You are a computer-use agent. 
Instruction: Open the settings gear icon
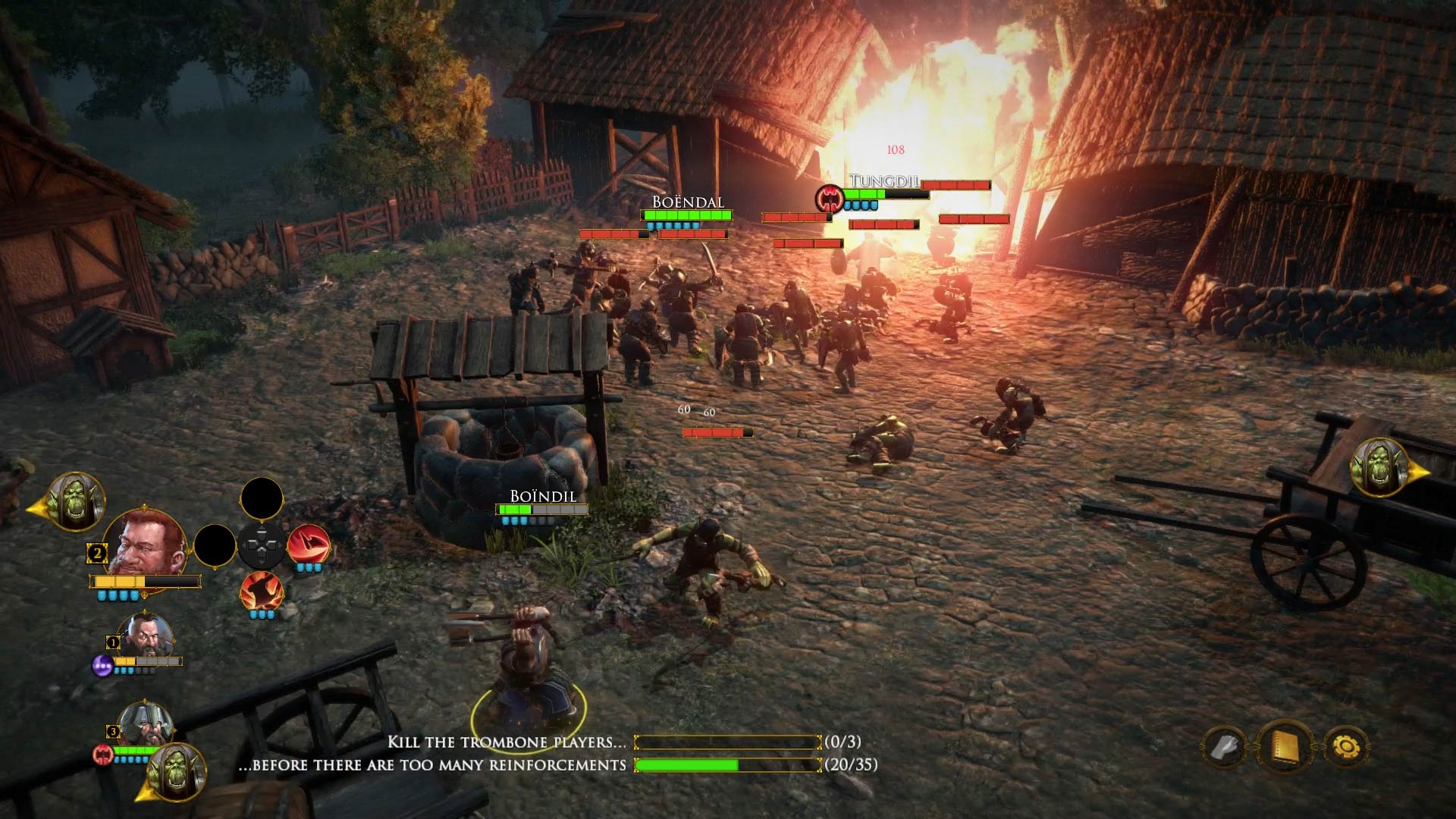coord(1348,745)
